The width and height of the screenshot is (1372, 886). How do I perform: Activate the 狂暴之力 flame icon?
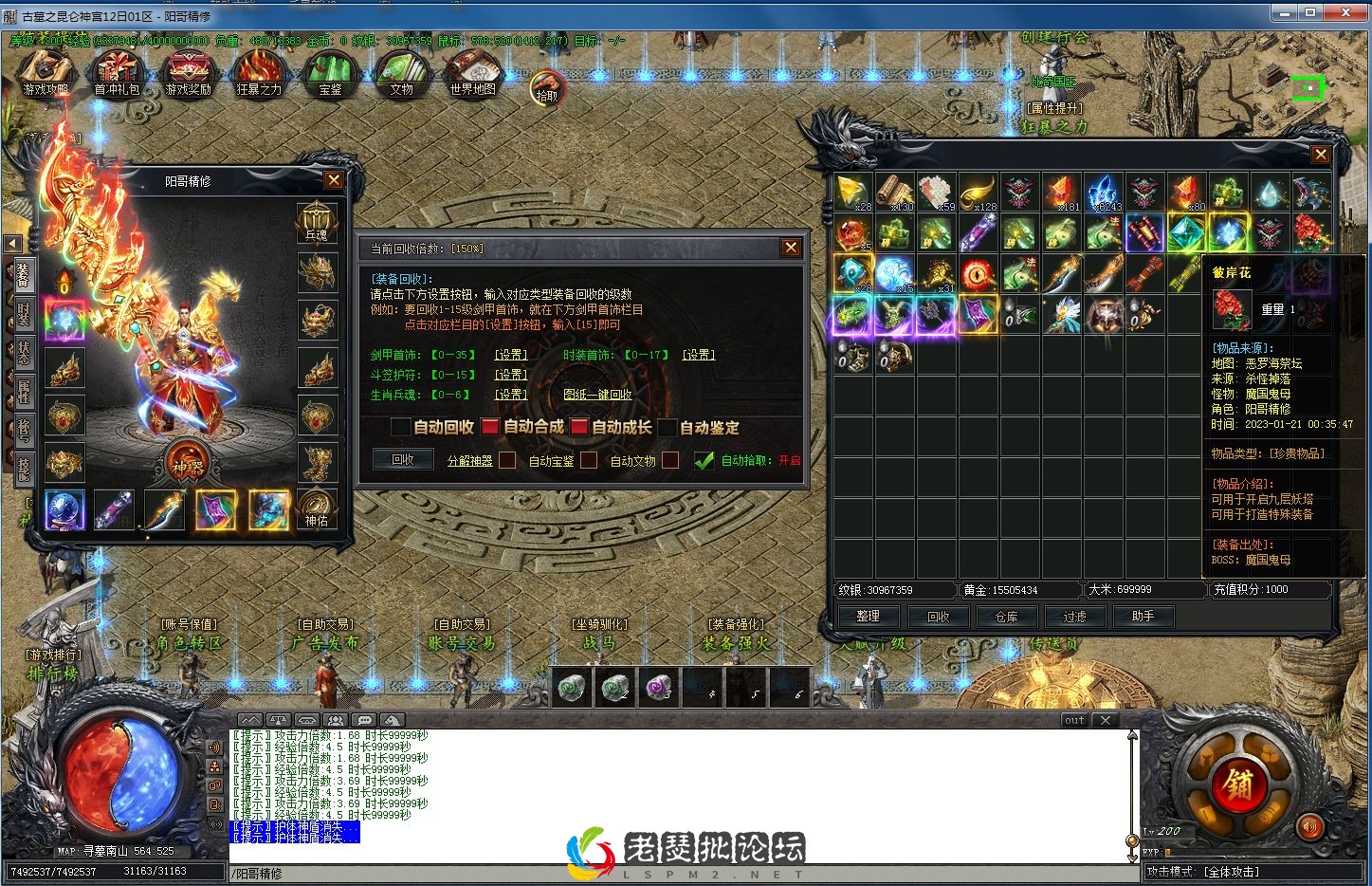click(259, 72)
